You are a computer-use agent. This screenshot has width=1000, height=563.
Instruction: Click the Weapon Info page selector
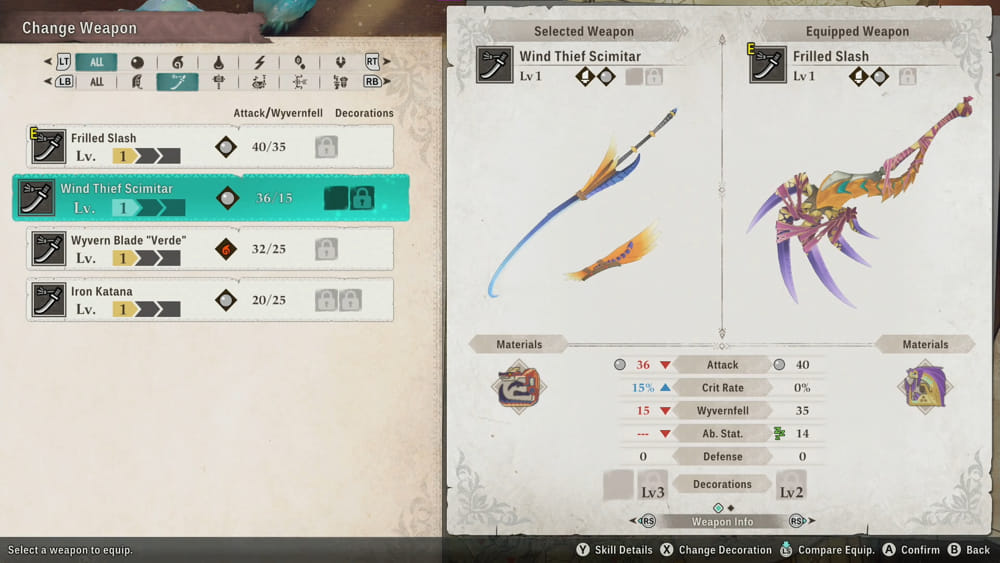point(722,521)
